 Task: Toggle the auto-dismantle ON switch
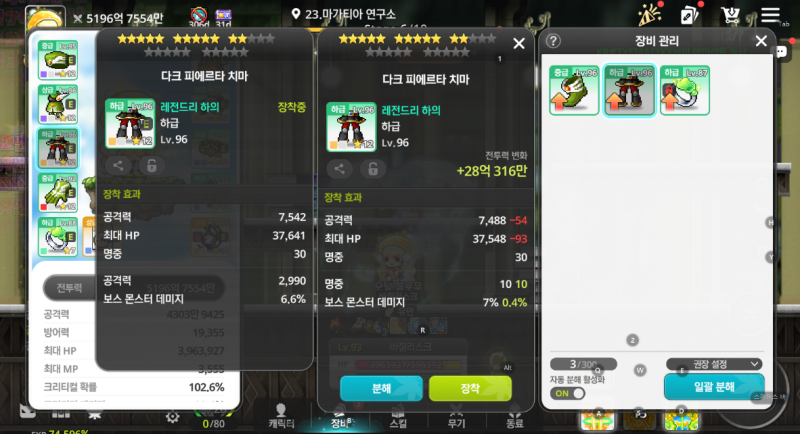point(568,393)
